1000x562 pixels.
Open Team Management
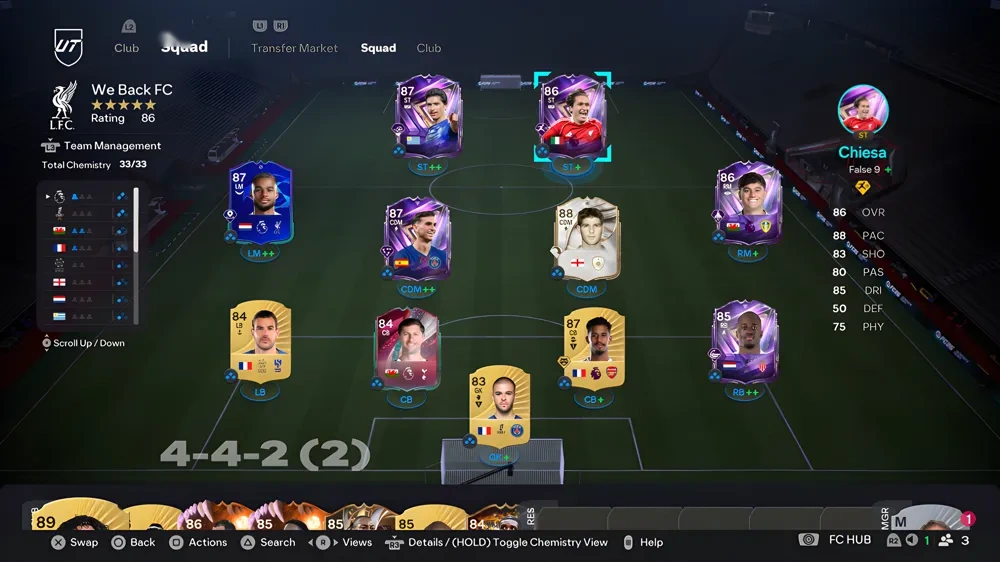[x=112, y=146]
